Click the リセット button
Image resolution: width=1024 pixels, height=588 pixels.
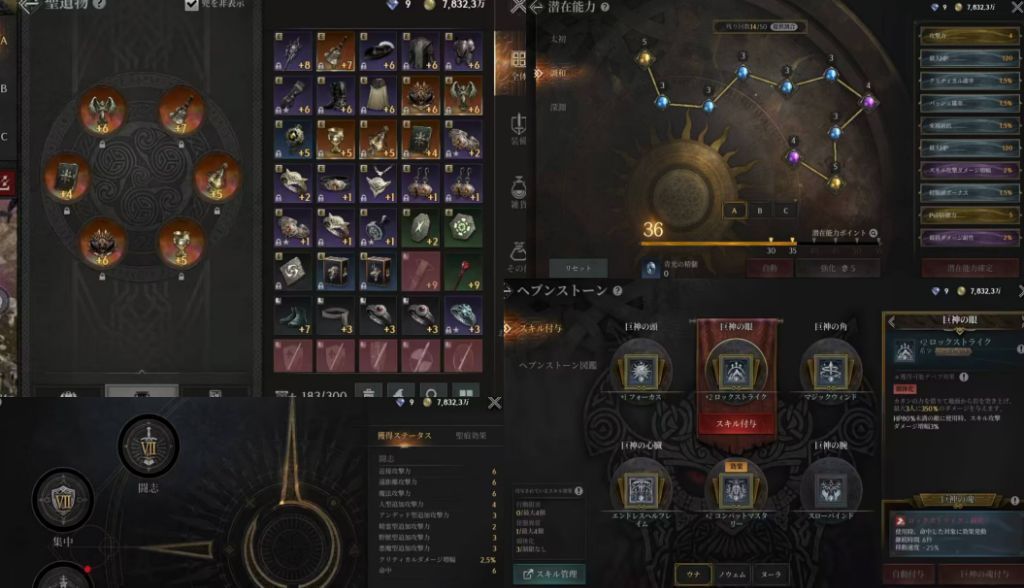tap(578, 268)
